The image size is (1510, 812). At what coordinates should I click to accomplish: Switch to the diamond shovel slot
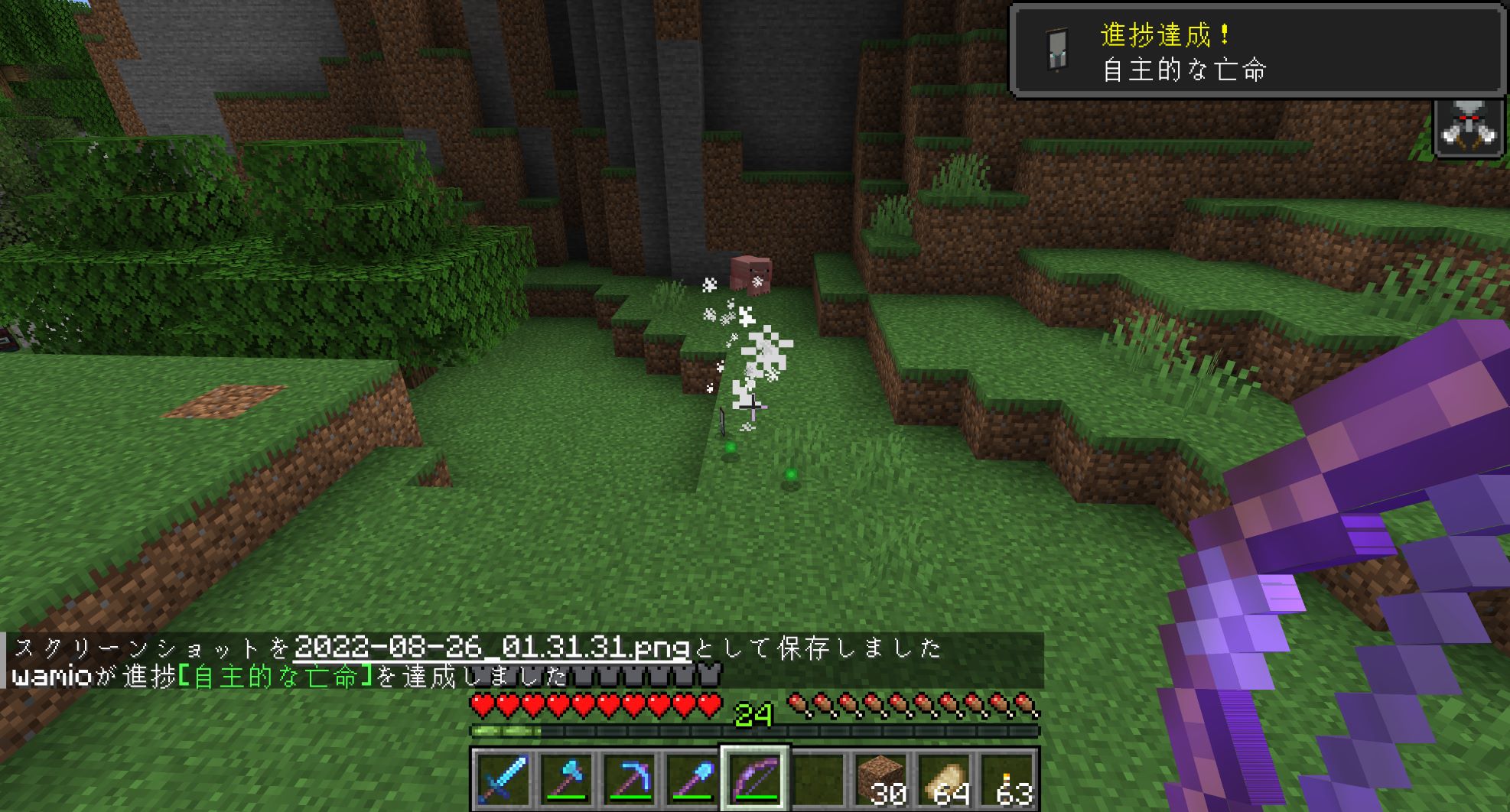click(x=692, y=779)
